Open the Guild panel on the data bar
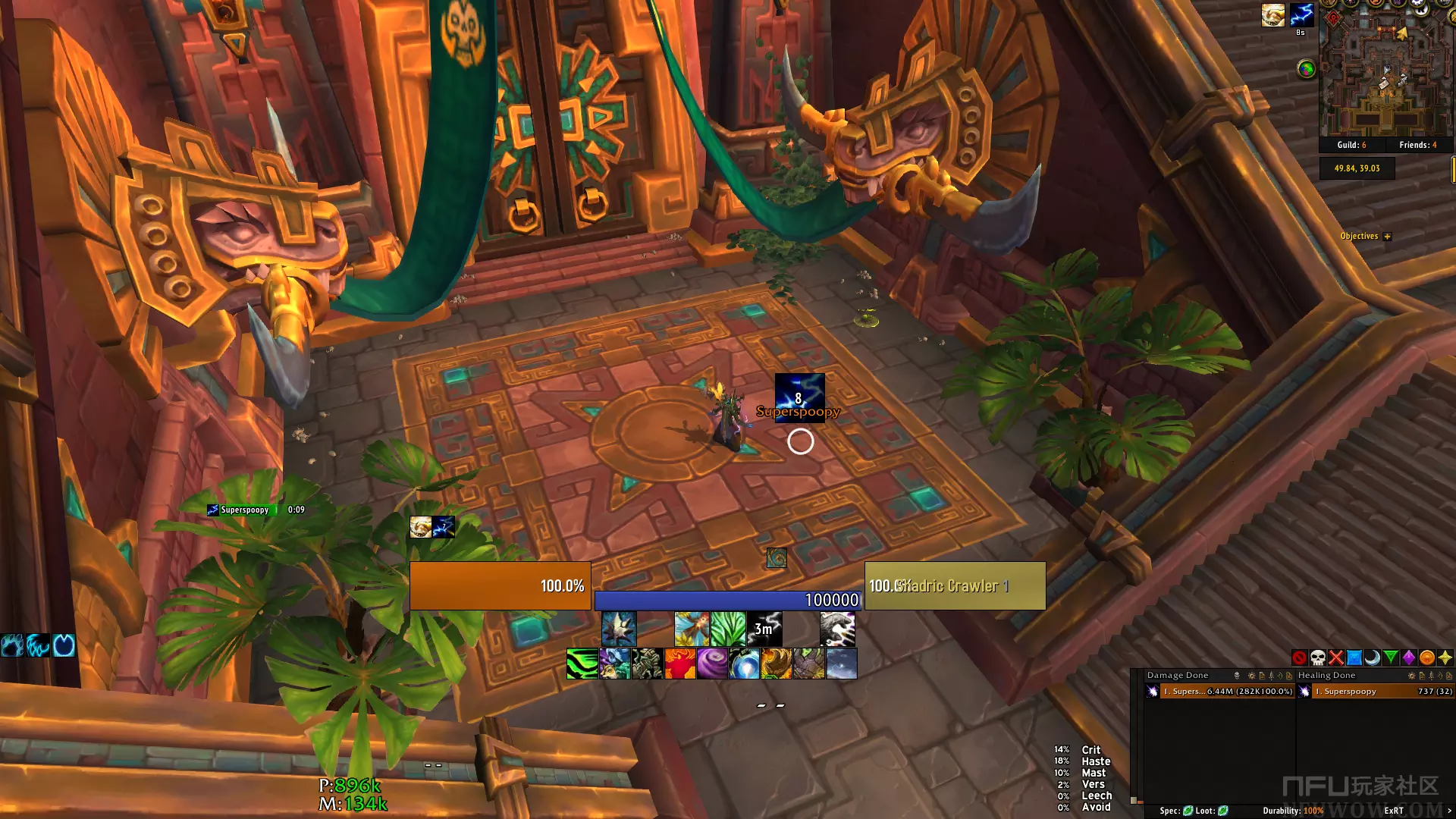This screenshot has width=1456, height=819. pyautogui.click(x=1351, y=145)
